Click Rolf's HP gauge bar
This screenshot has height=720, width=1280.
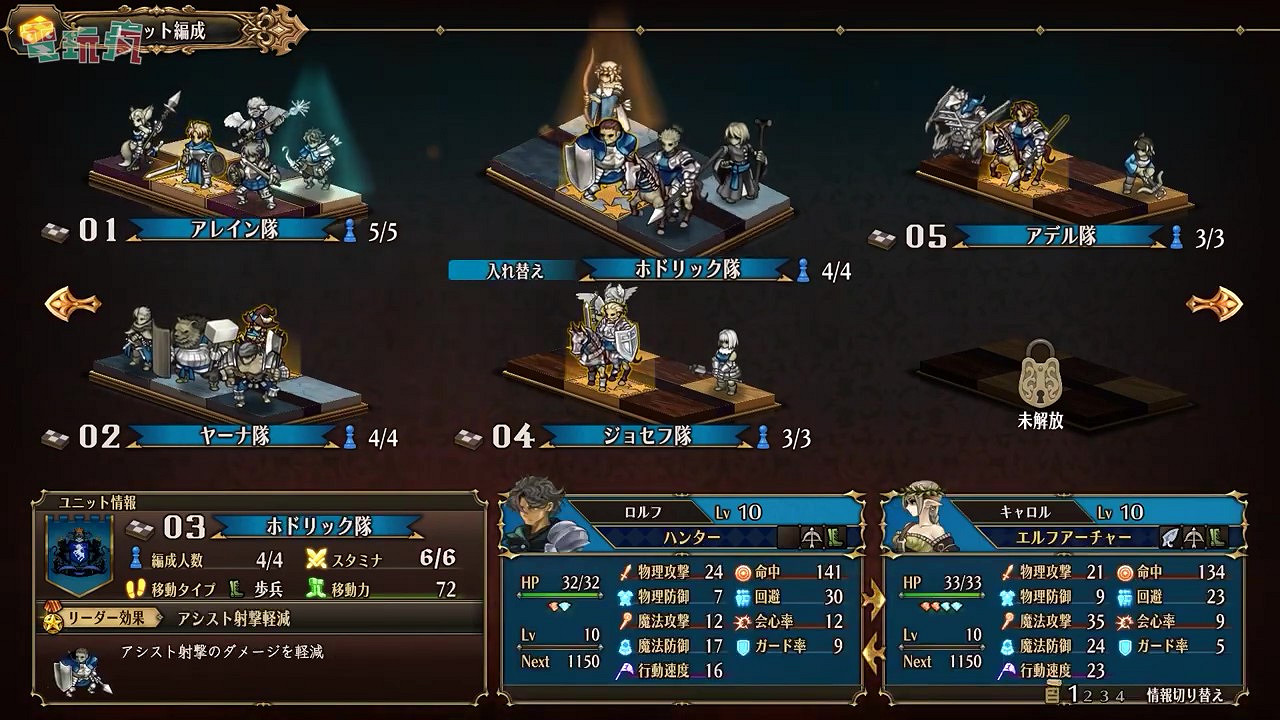(560, 593)
